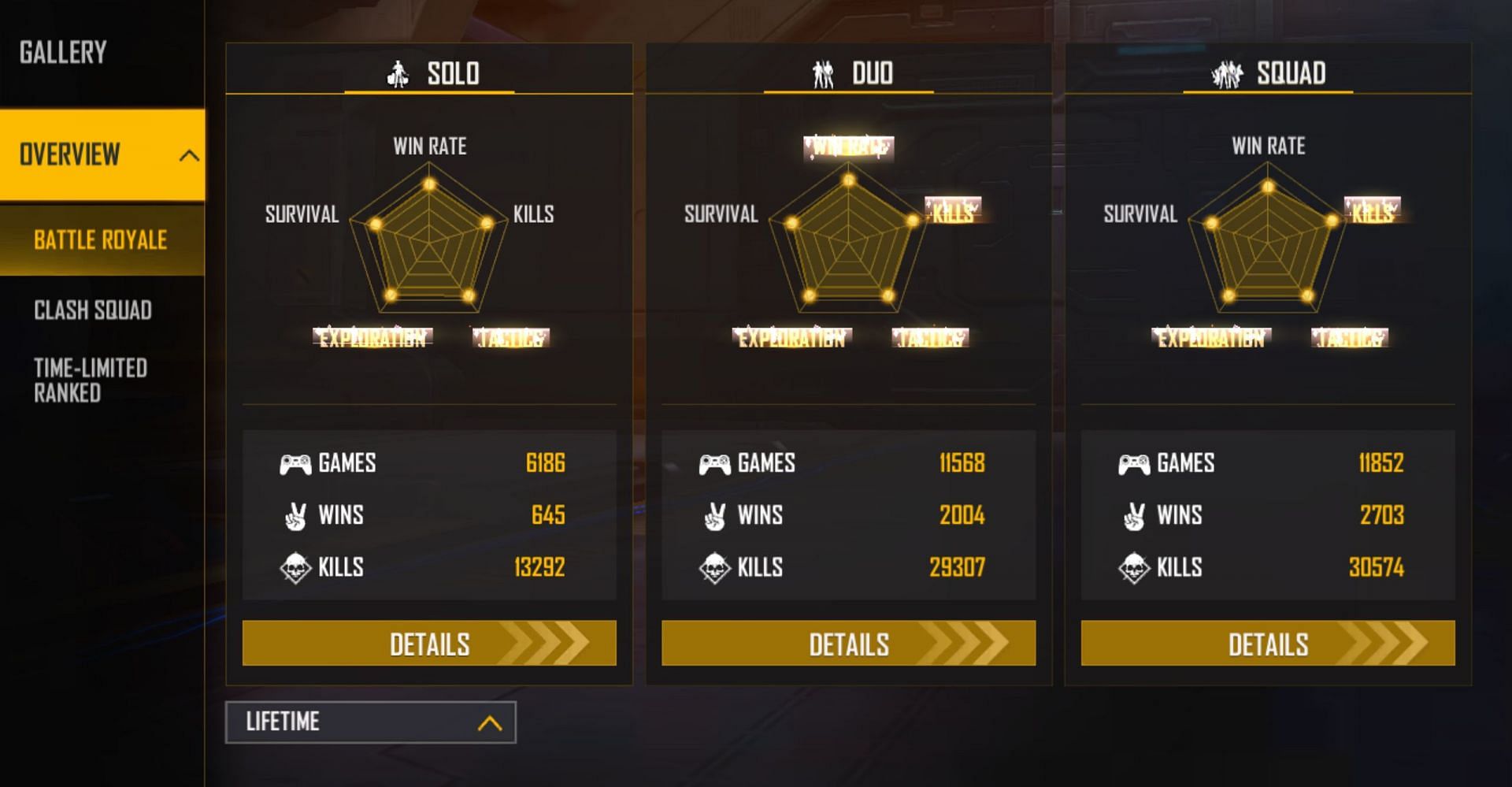Switch to Clash Squad stats
This screenshot has width=1512, height=787.
[93, 310]
